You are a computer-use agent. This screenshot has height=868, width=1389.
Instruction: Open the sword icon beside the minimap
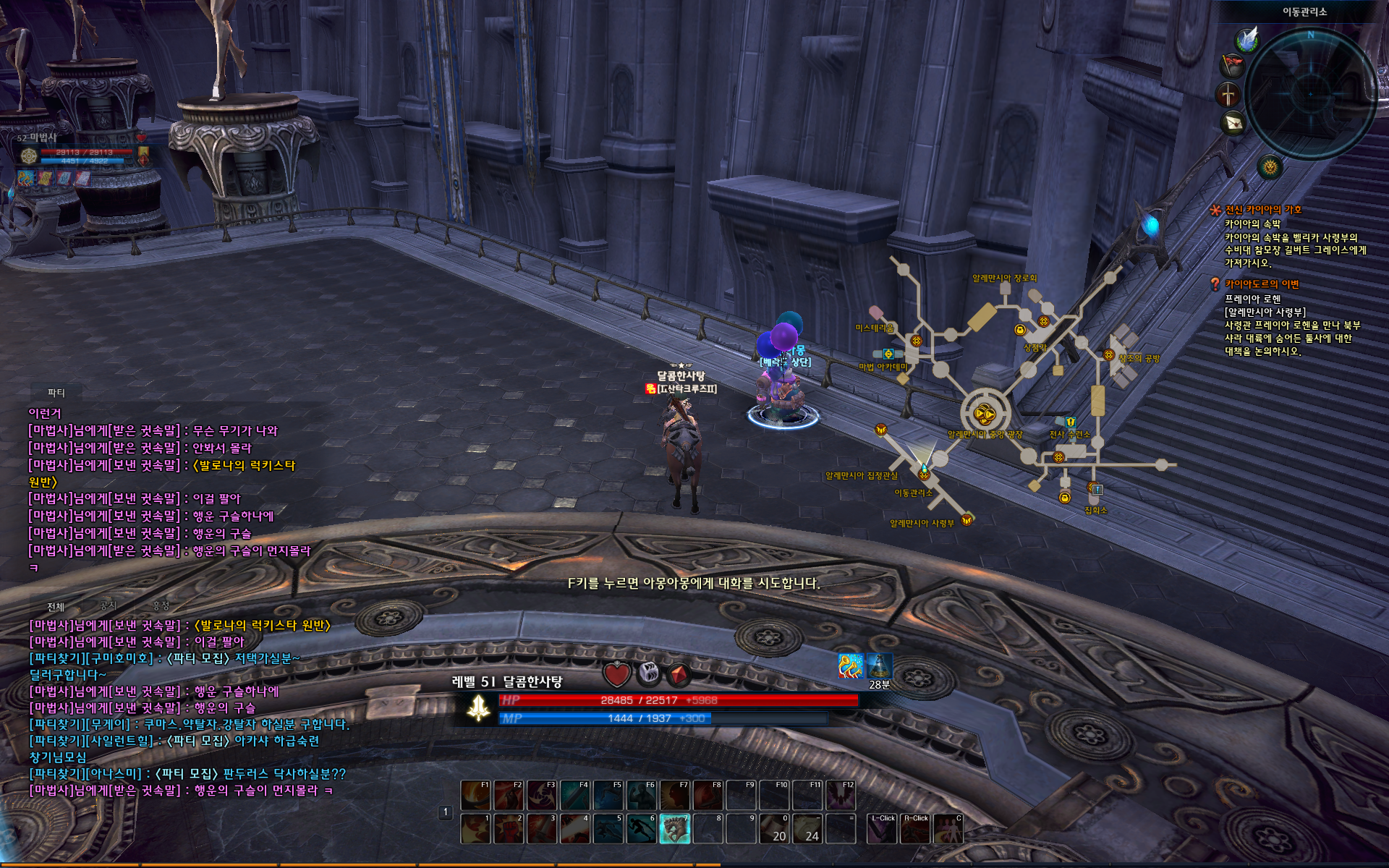pyautogui.click(x=1228, y=95)
